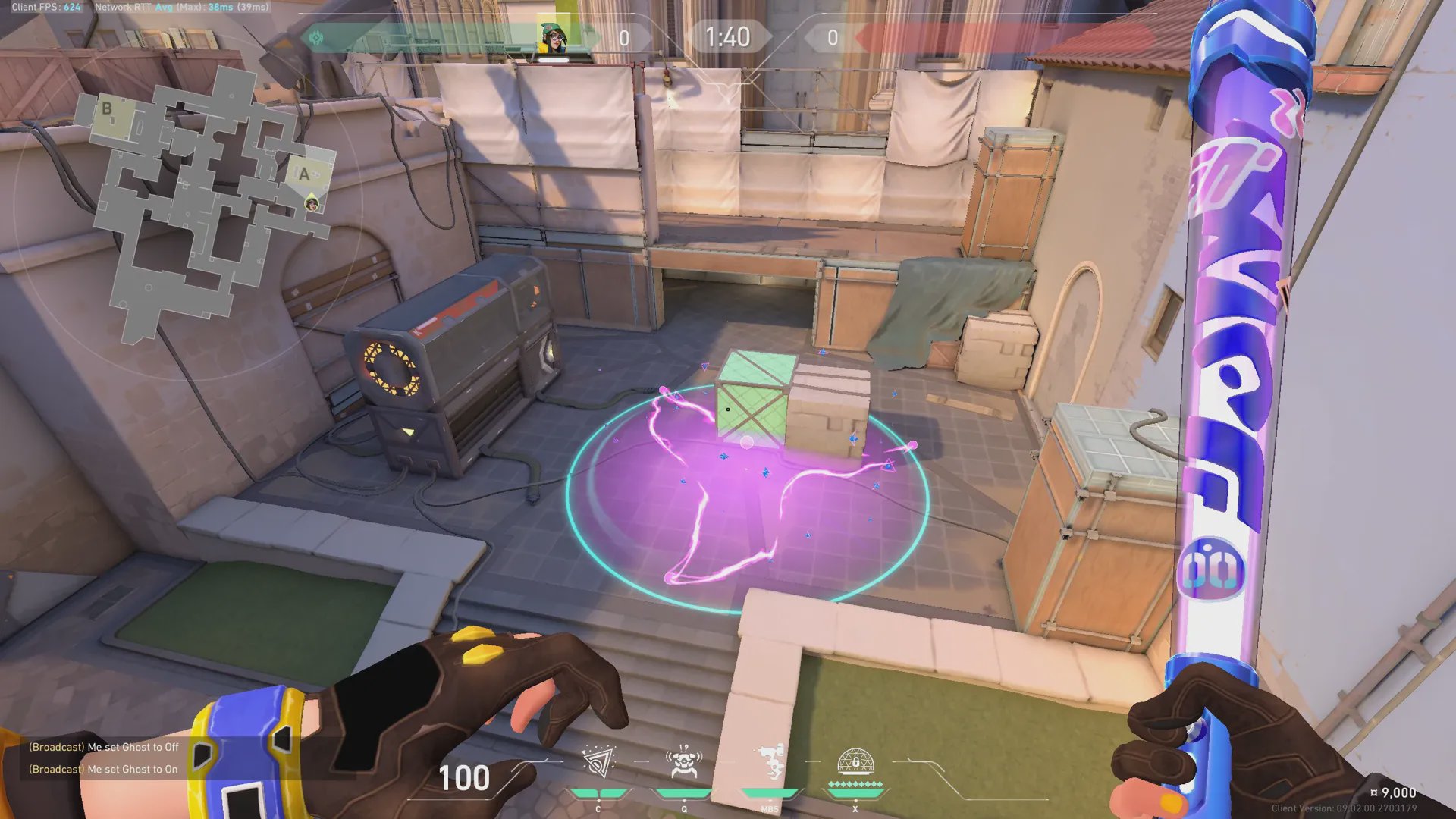Activate the Lockdown ultimate icon
The image size is (1456, 819).
855,763
